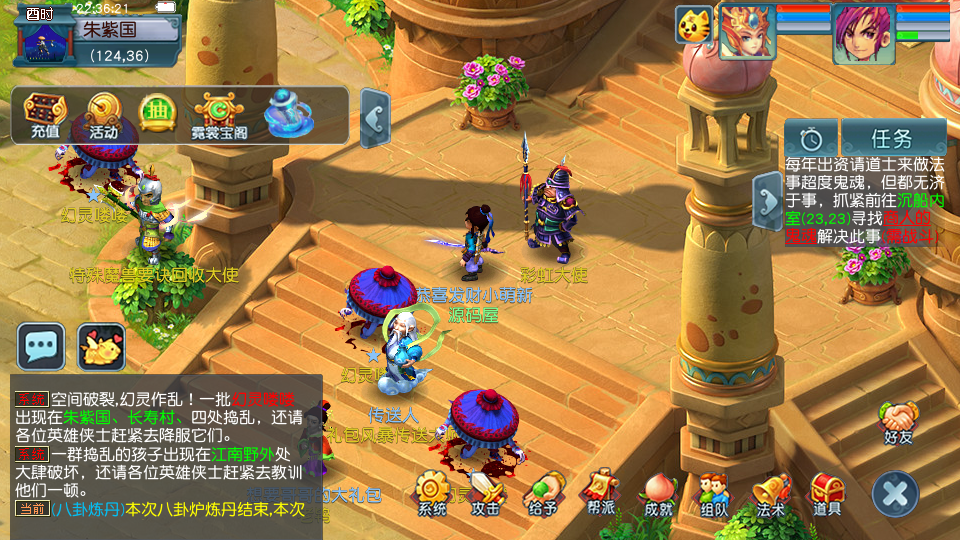
Task: Tap the green 抽 lottery icon
Action: click(x=157, y=112)
